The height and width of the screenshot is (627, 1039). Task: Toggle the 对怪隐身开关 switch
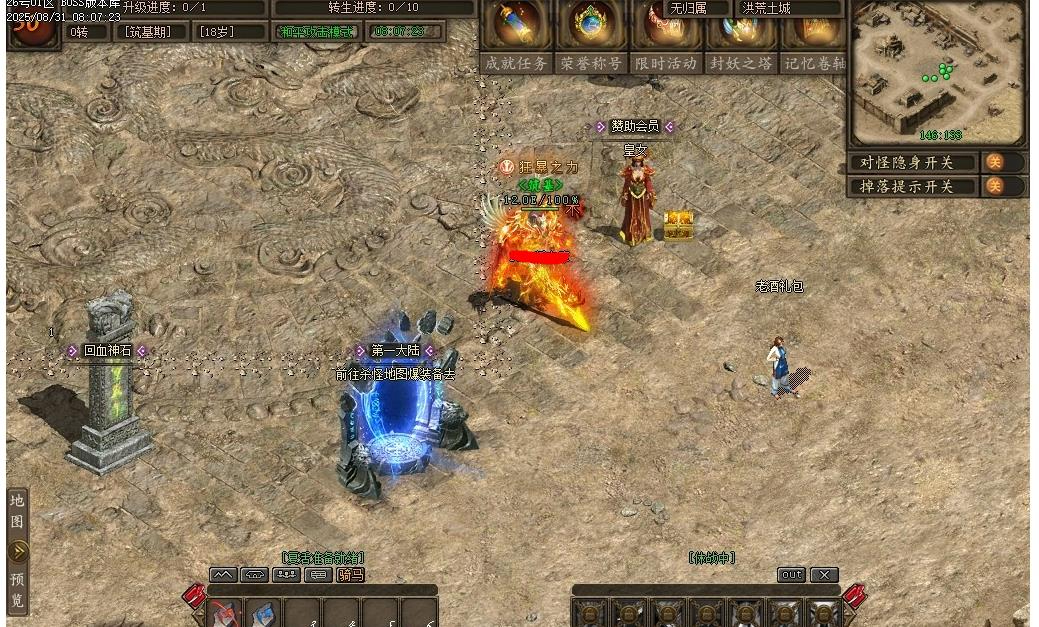(x=994, y=162)
